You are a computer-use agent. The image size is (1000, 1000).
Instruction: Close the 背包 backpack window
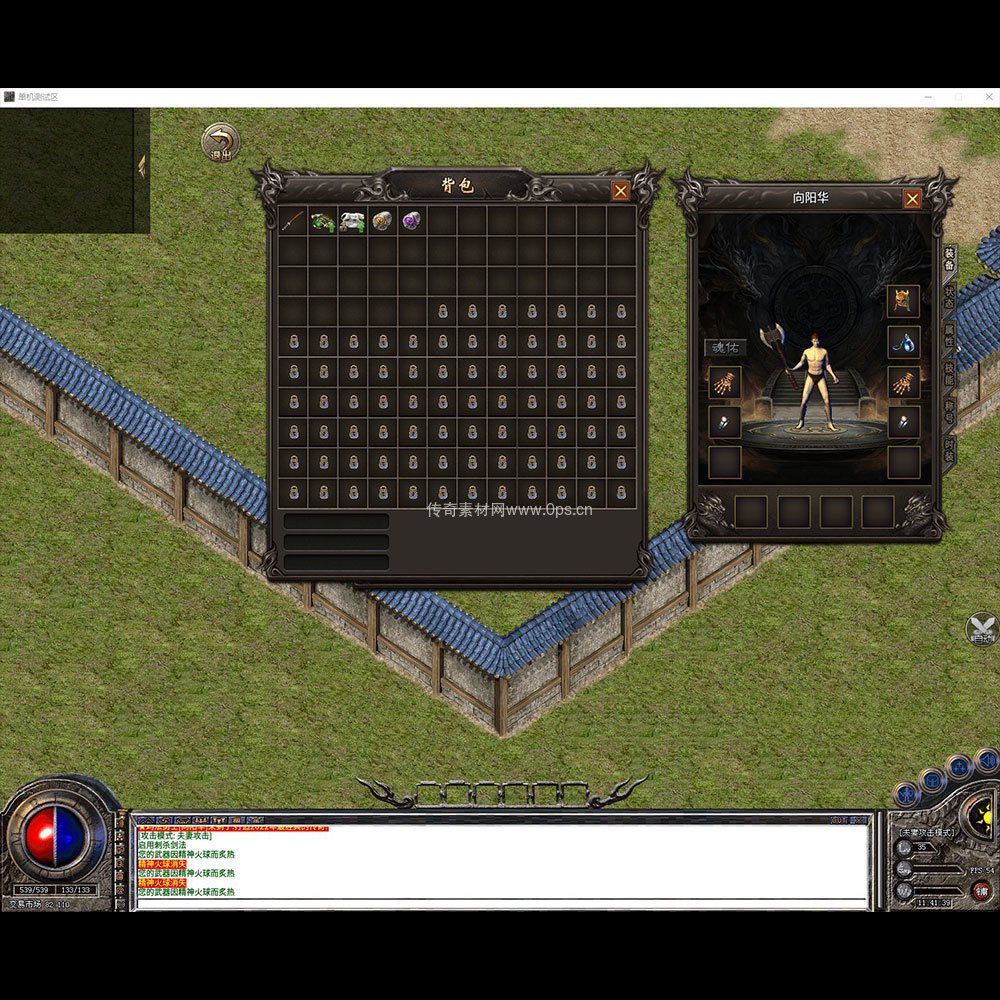[621, 191]
